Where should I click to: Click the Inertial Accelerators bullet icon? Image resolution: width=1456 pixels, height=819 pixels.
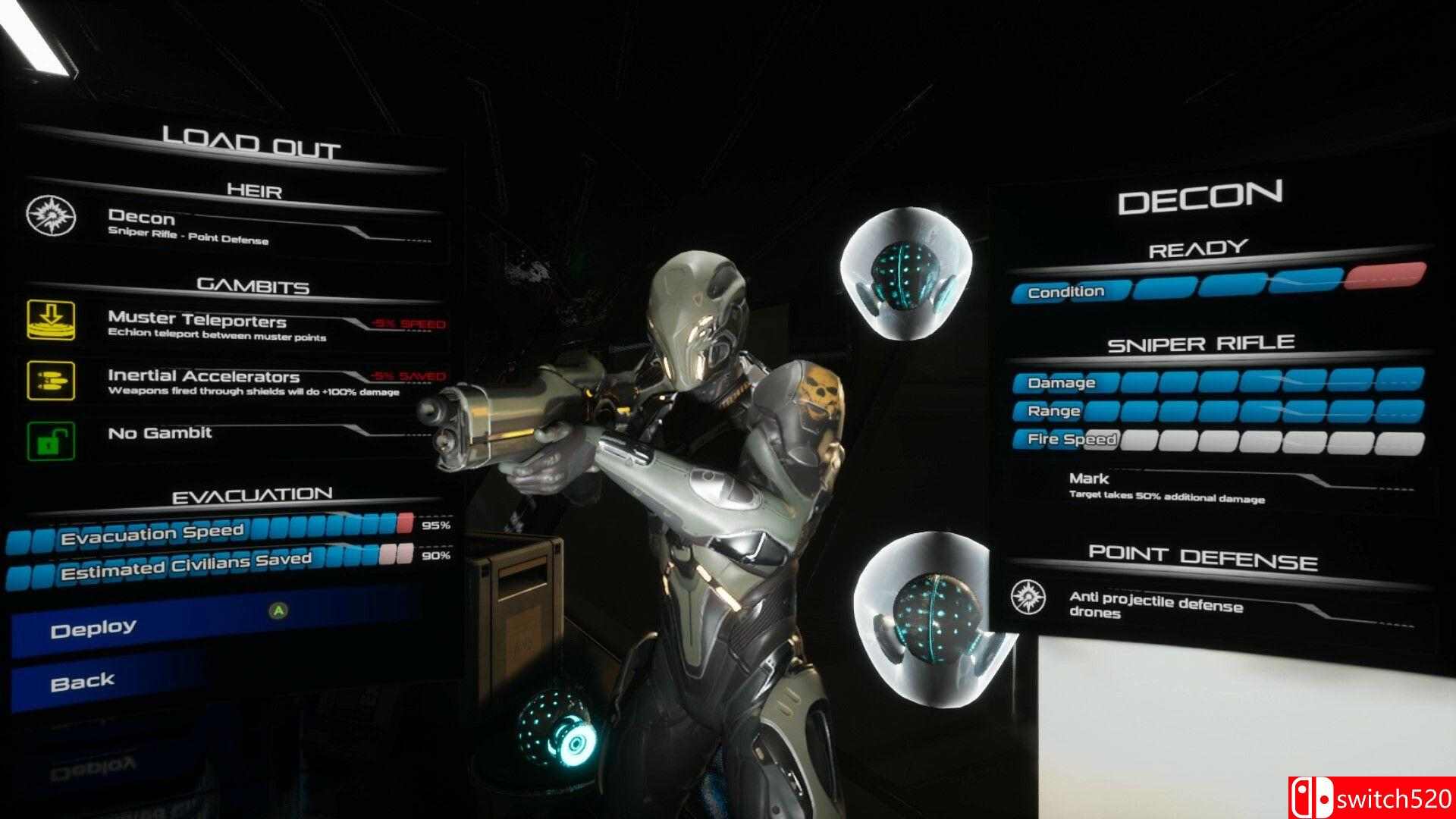click(51, 379)
